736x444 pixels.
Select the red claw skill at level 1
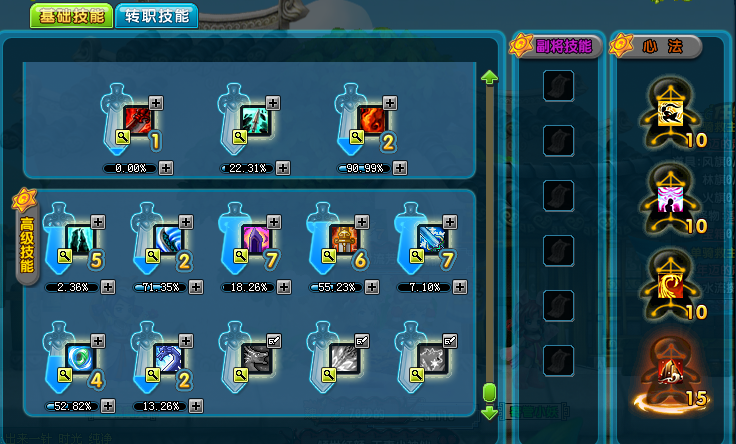pos(138,120)
